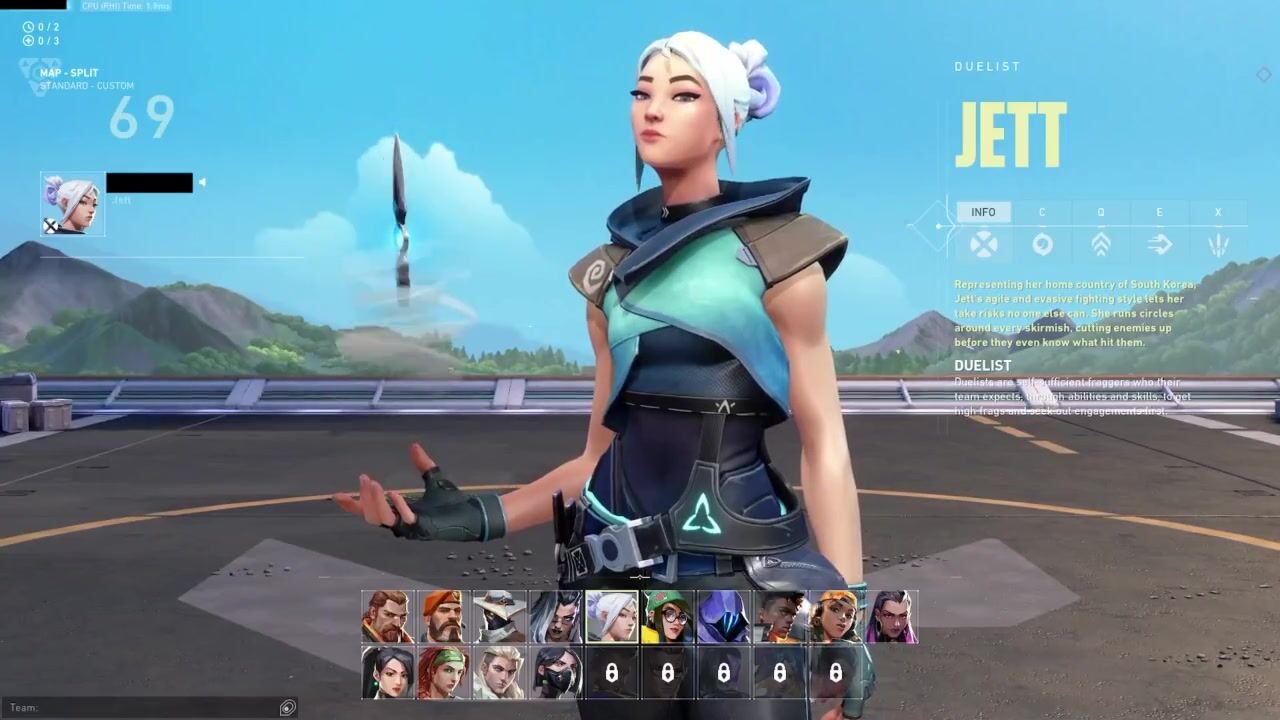Select Sage from the agent roster
The width and height of the screenshot is (1280, 720).
[x=387, y=672]
